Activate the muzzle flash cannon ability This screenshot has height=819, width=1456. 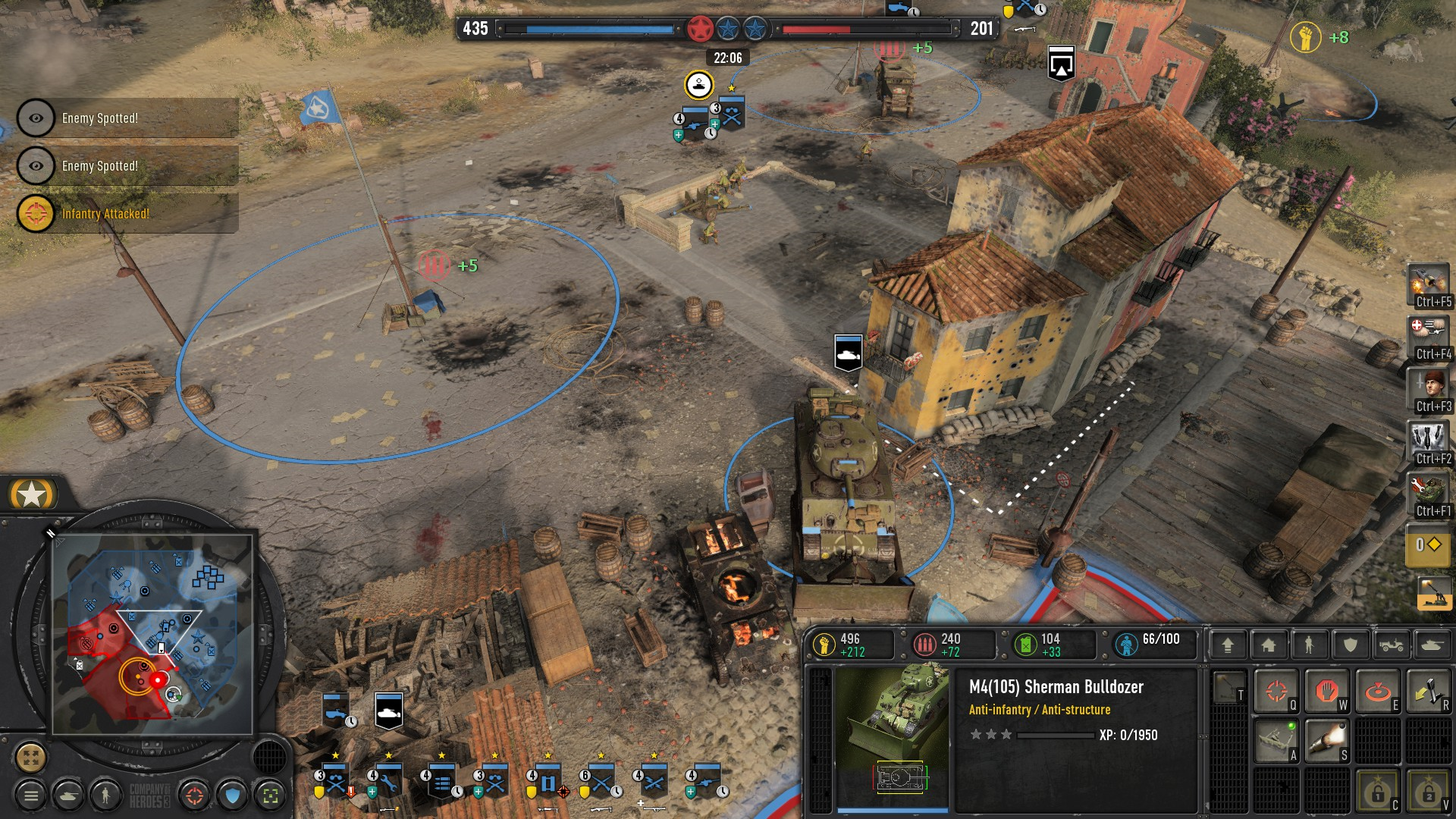1326,741
